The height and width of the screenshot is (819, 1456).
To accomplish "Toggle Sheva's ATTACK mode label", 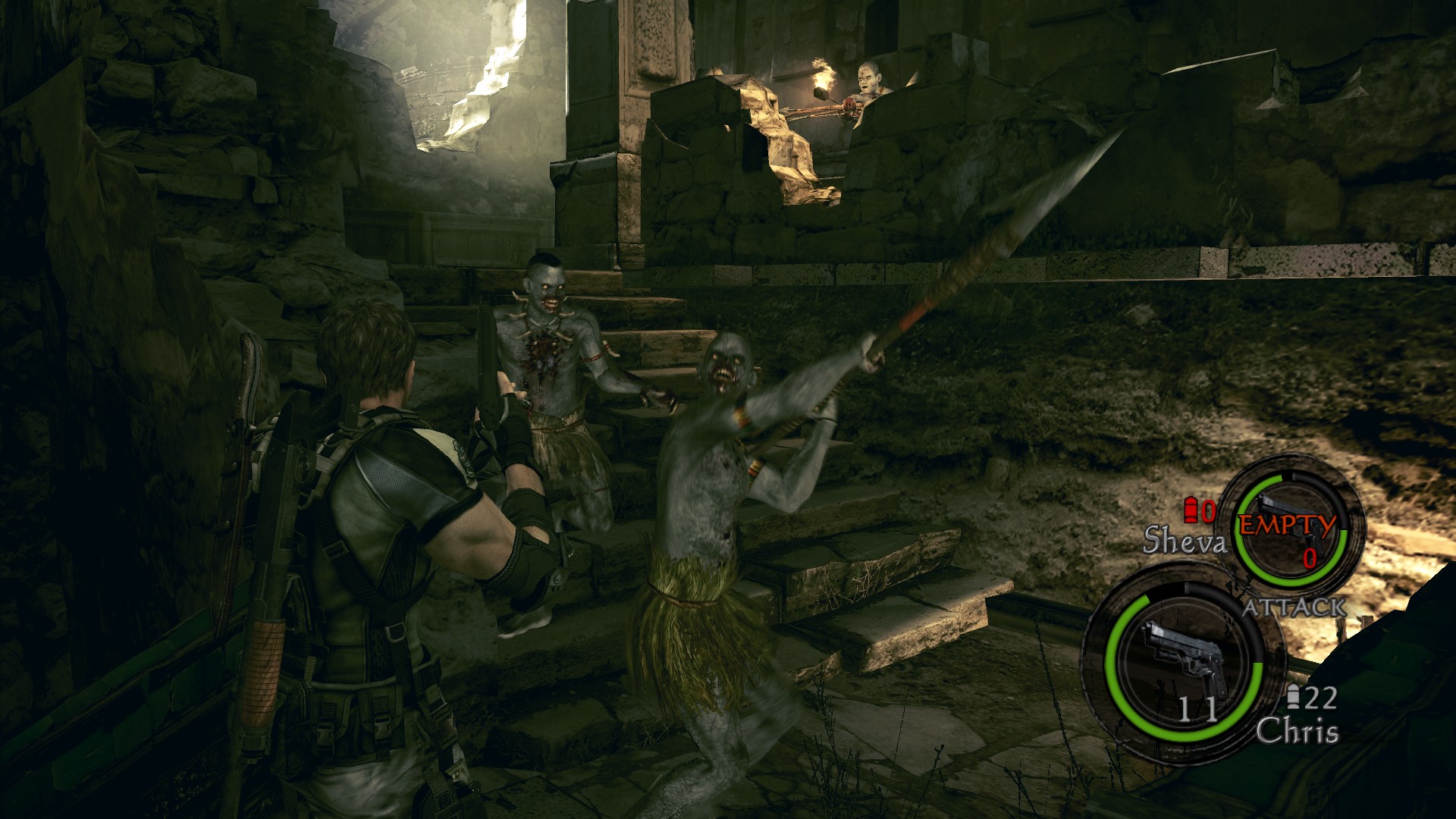I will [x=1294, y=607].
